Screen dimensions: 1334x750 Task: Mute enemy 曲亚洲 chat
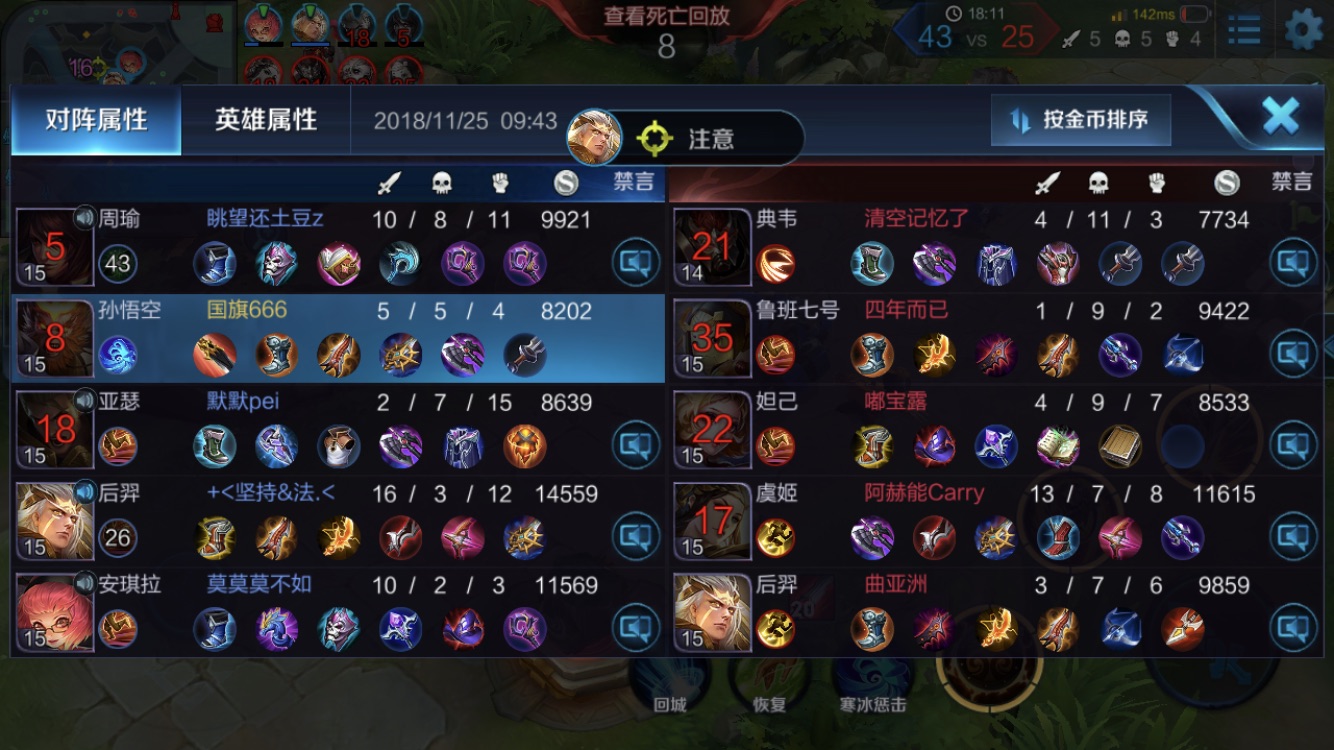click(x=1293, y=628)
